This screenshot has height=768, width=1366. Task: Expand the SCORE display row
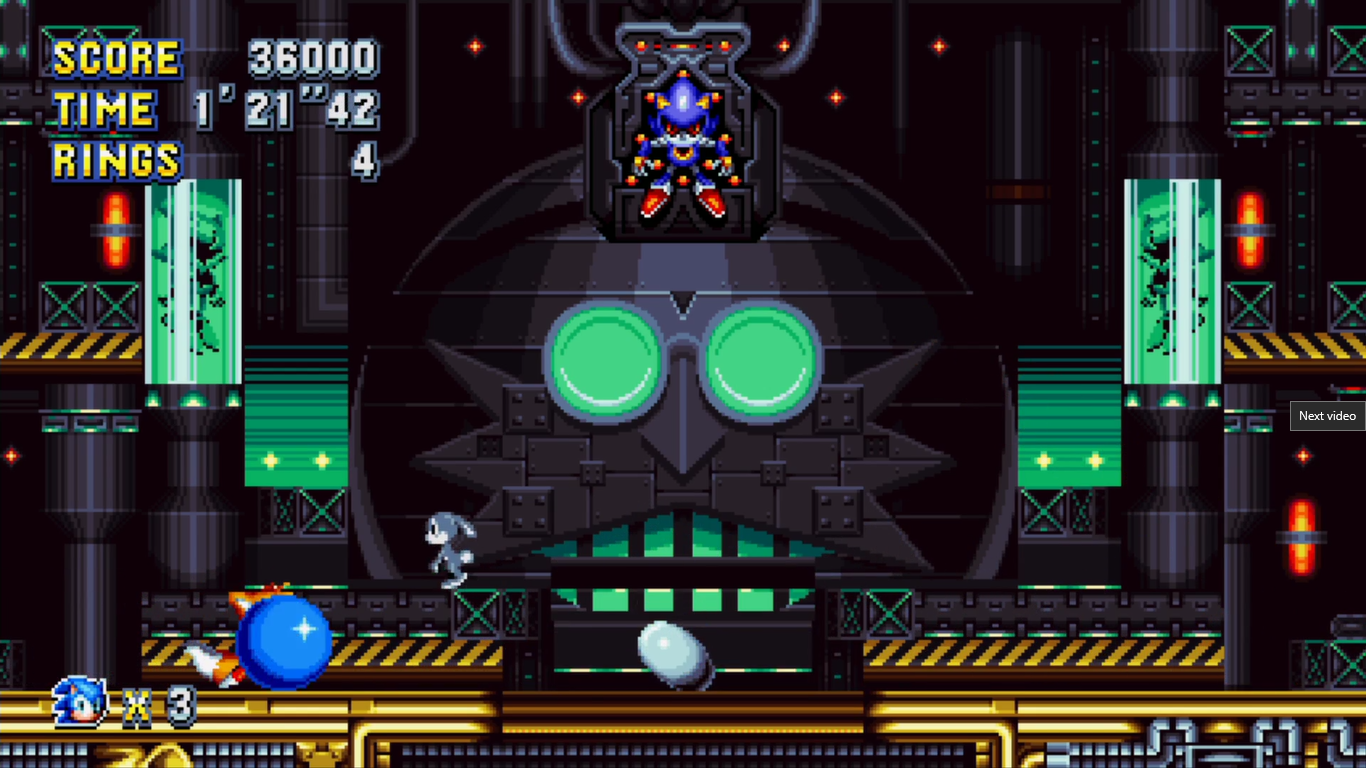[115, 60]
